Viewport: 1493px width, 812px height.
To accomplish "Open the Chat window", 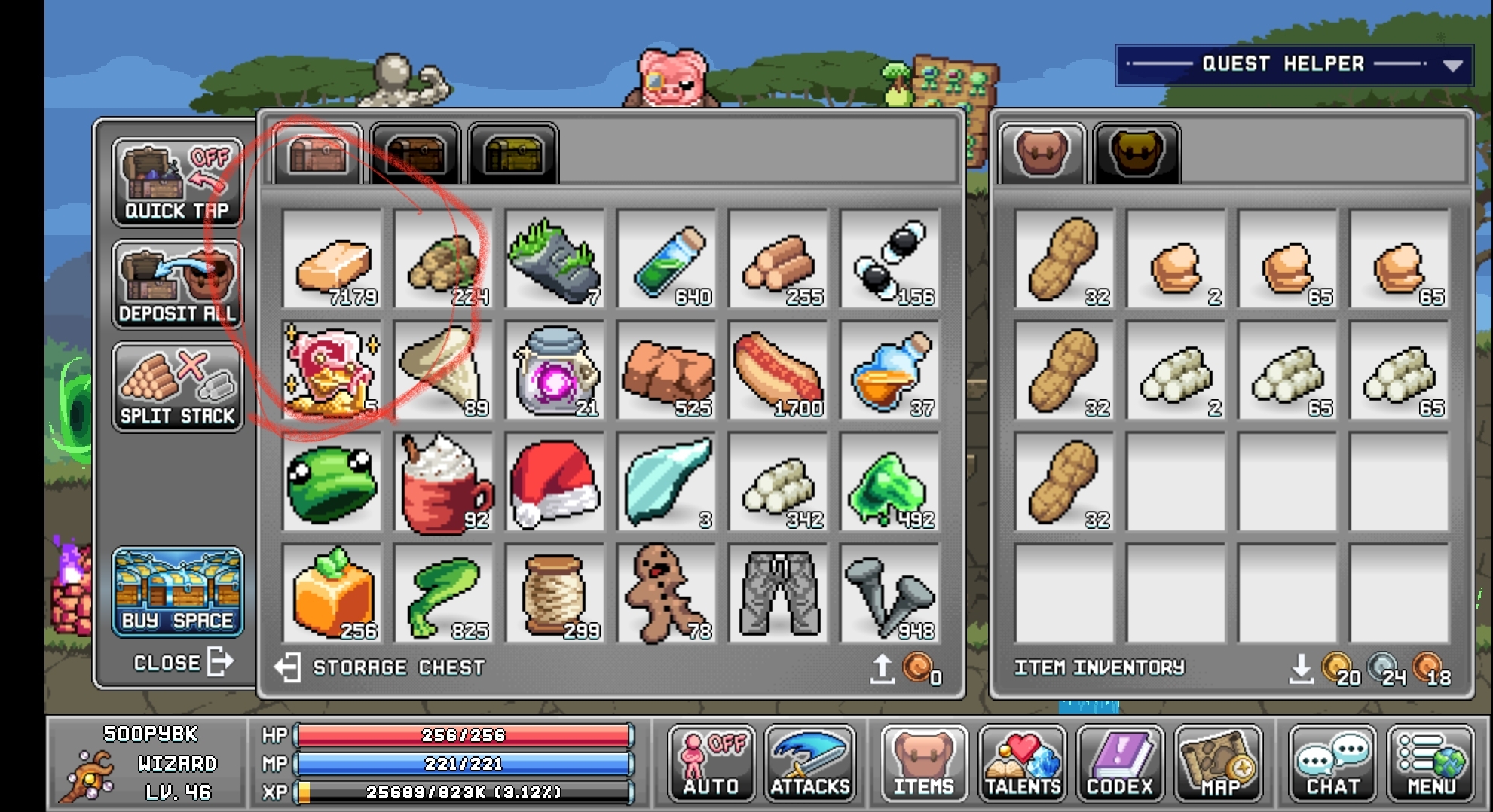I will click(1332, 764).
